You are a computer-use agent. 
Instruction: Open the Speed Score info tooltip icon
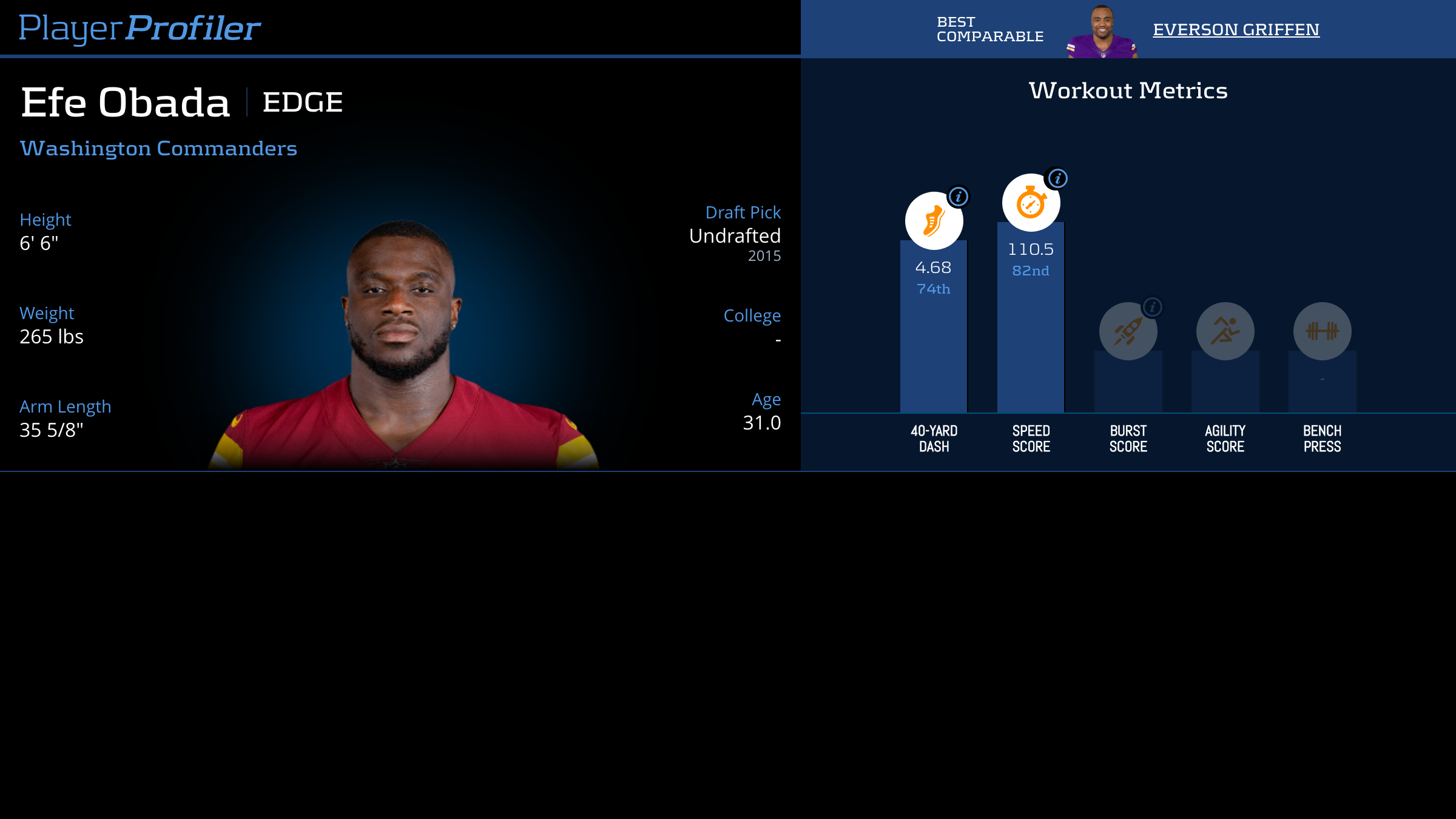click(1058, 178)
